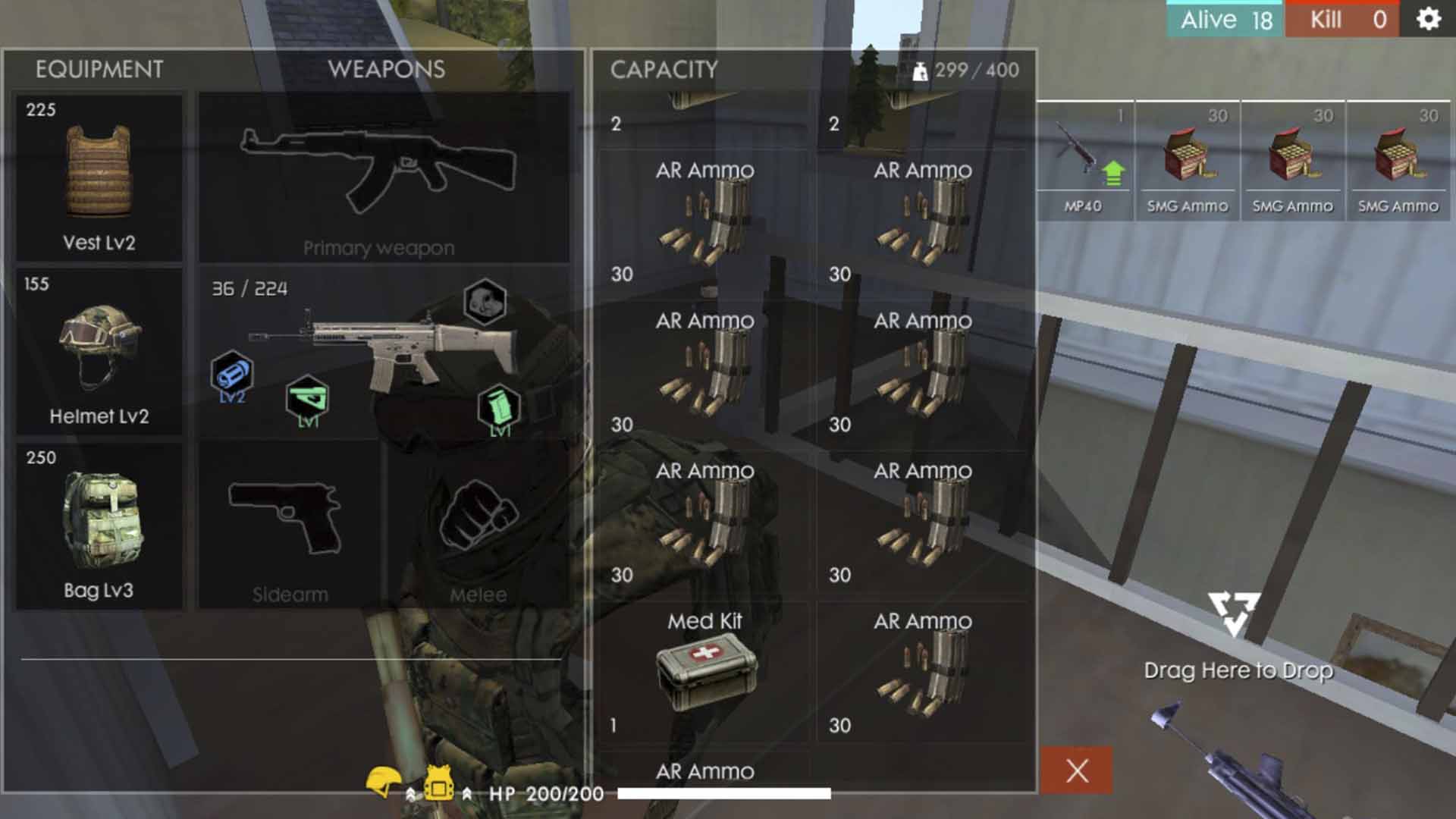1456x819 pixels.
Task: Close the inventory with the red X
Action: coord(1077,770)
